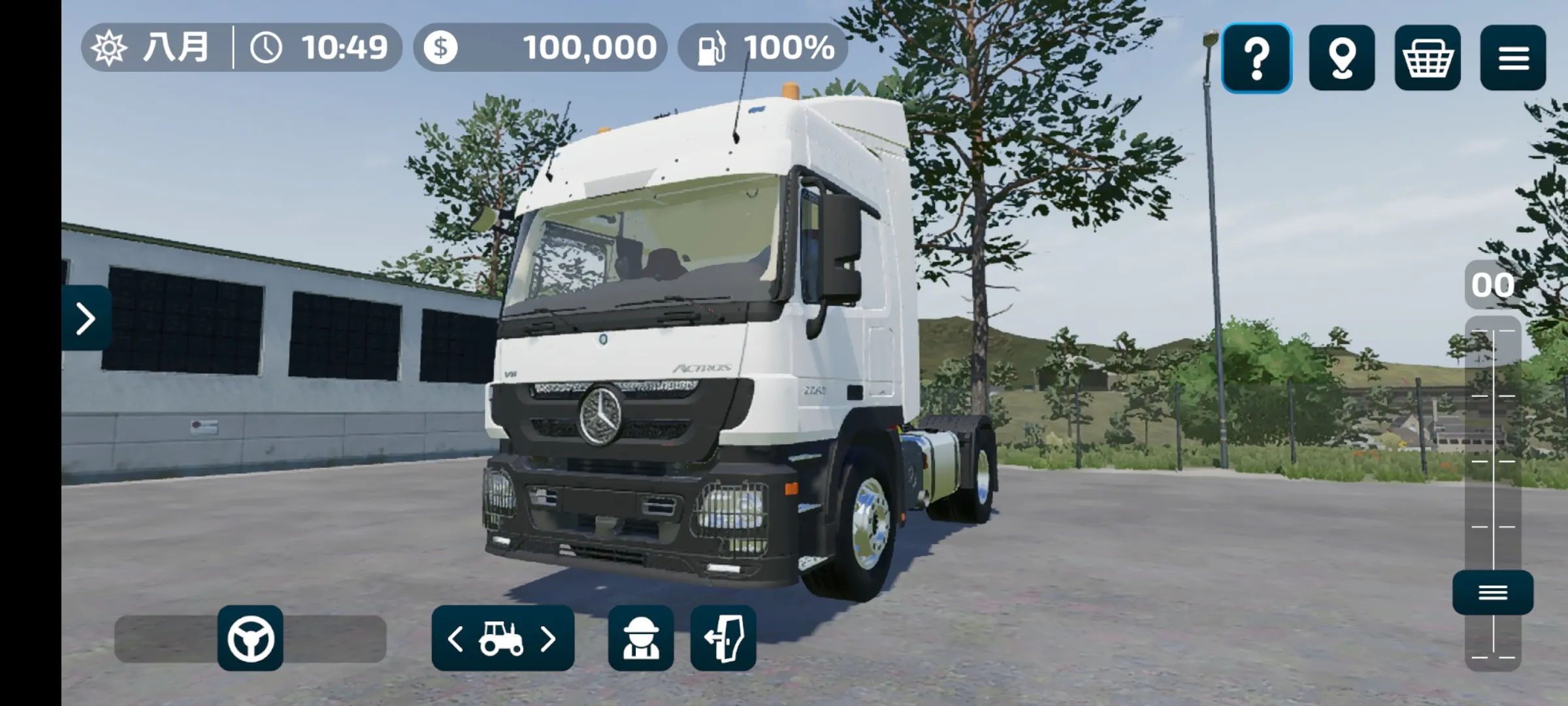Tap the throttle slider handle
Image resolution: width=1568 pixels, height=706 pixels.
coord(1493,592)
